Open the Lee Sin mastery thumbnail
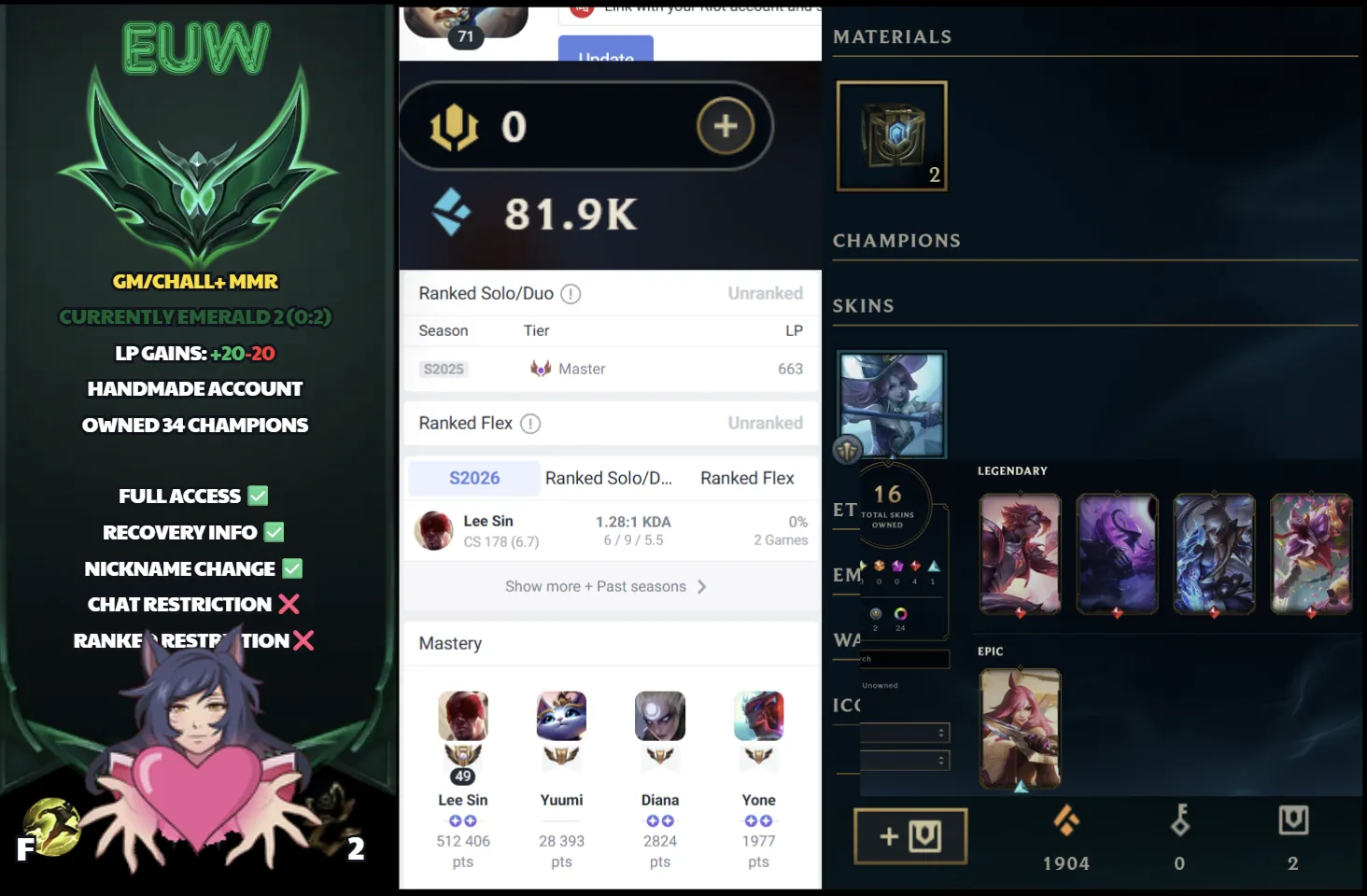This screenshot has height=896, width=1367. coord(462,717)
